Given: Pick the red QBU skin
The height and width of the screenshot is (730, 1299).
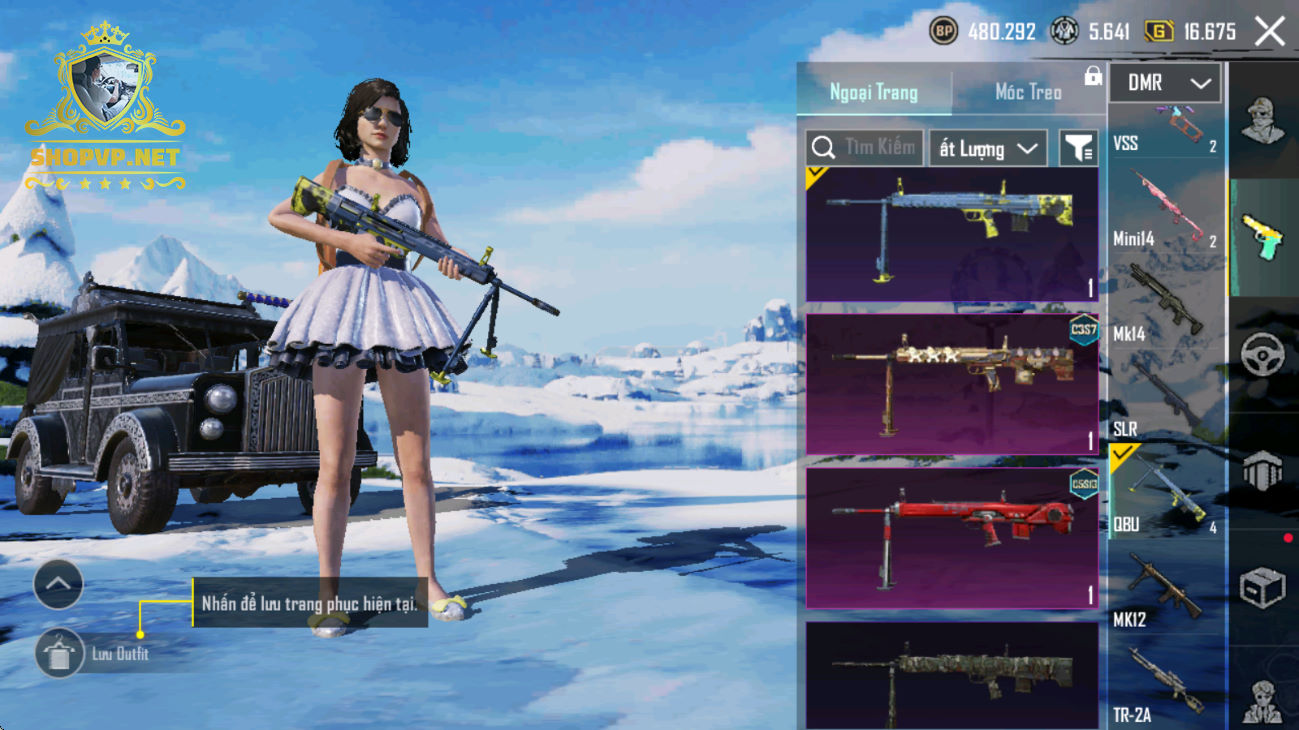Looking at the screenshot, I should pyautogui.click(x=951, y=538).
